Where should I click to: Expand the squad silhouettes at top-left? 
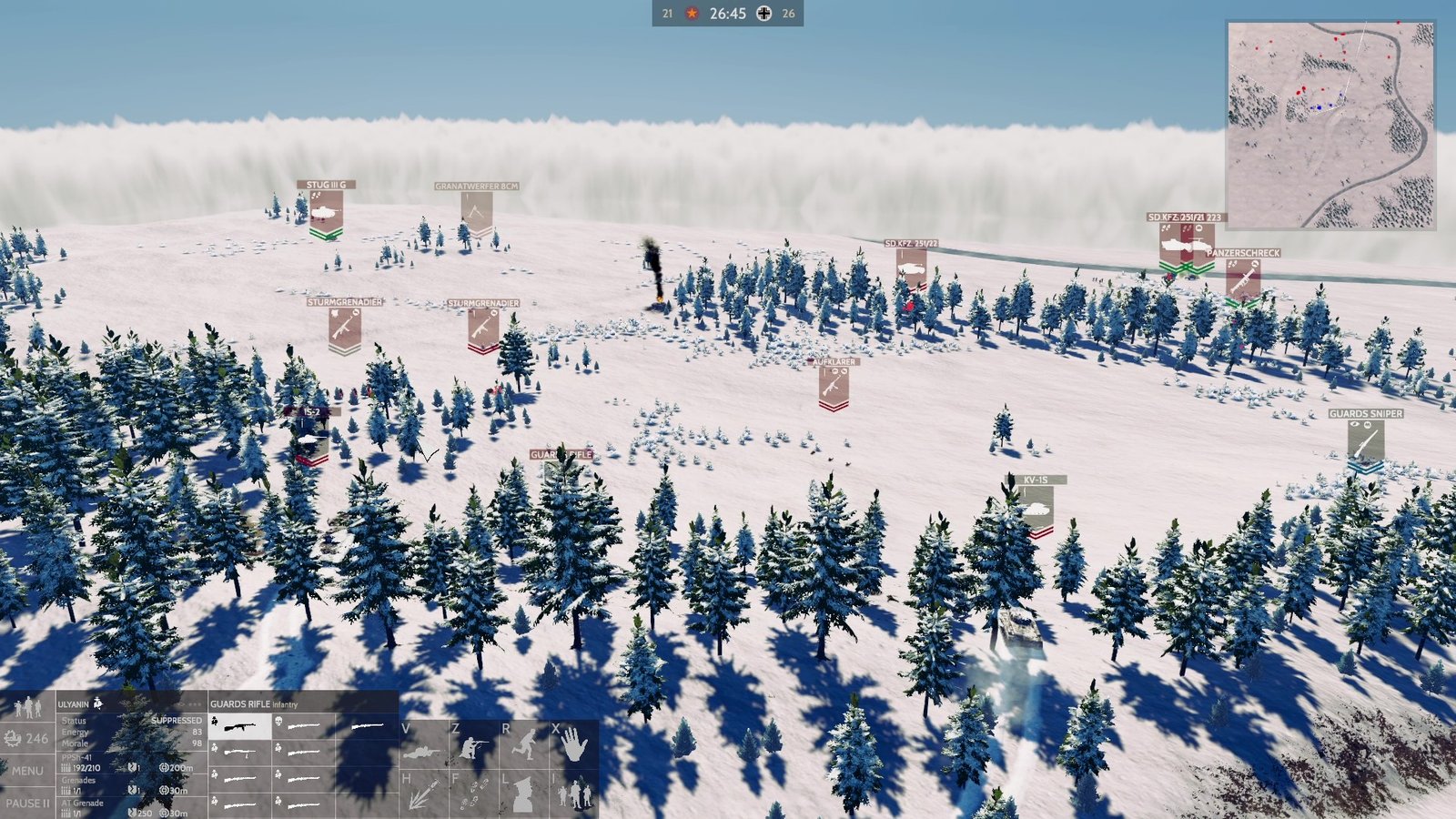[x=27, y=705]
